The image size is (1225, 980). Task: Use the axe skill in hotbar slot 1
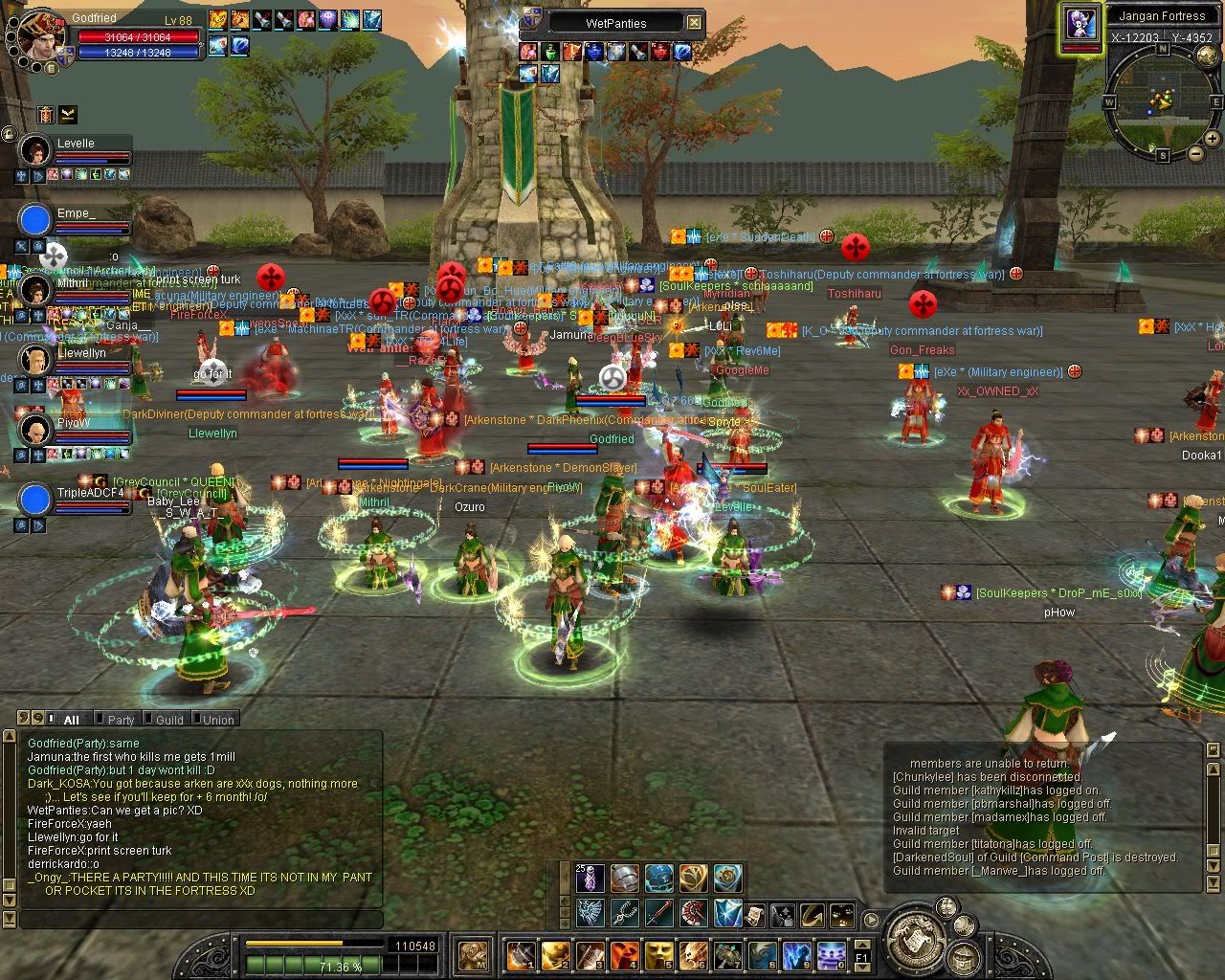point(520,955)
